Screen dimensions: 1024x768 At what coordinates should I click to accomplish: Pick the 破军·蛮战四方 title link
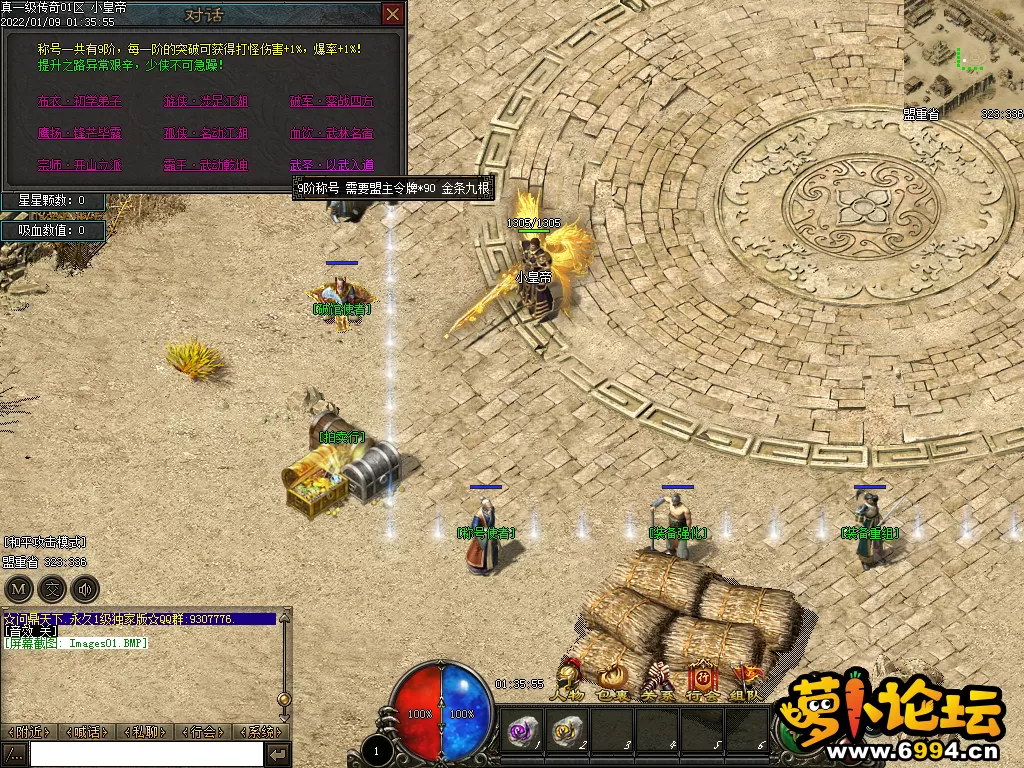(331, 101)
